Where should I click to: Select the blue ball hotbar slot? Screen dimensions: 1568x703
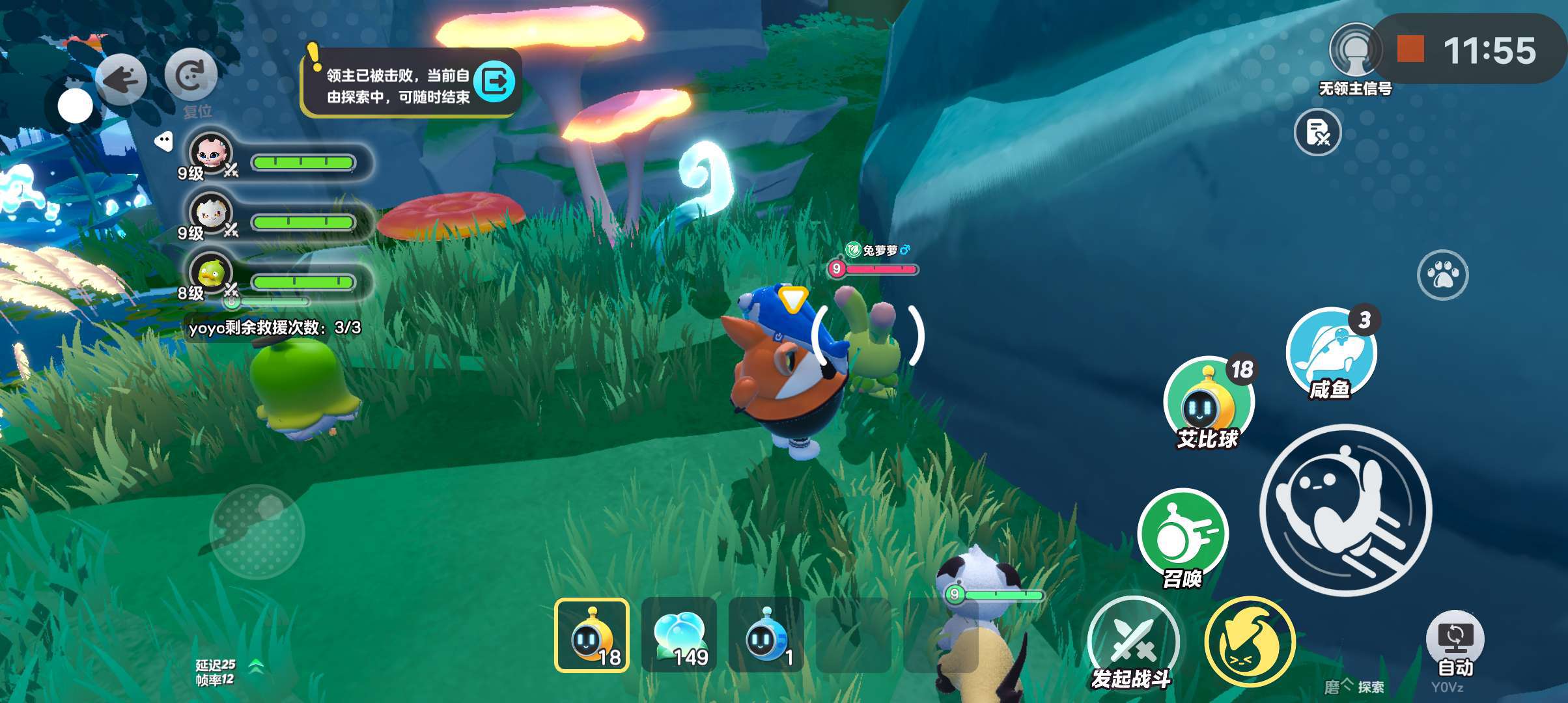(x=766, y=635)
